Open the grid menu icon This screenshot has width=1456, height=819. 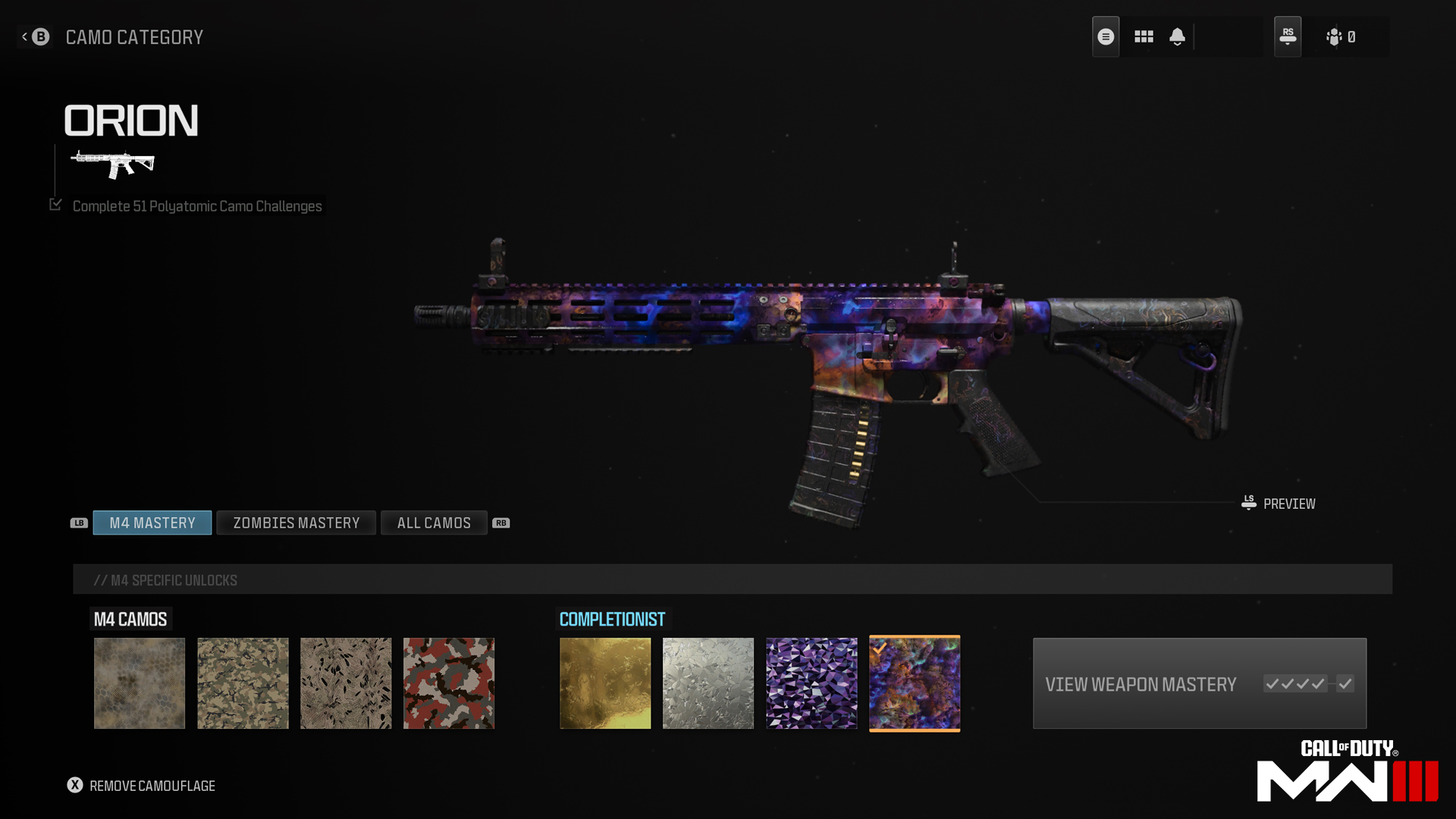click(x=1144, y=36)
